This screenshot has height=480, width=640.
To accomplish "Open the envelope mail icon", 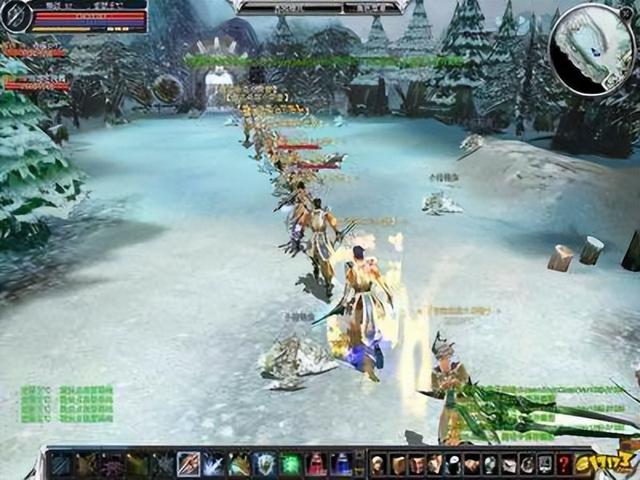I will (x=508, y=464).
